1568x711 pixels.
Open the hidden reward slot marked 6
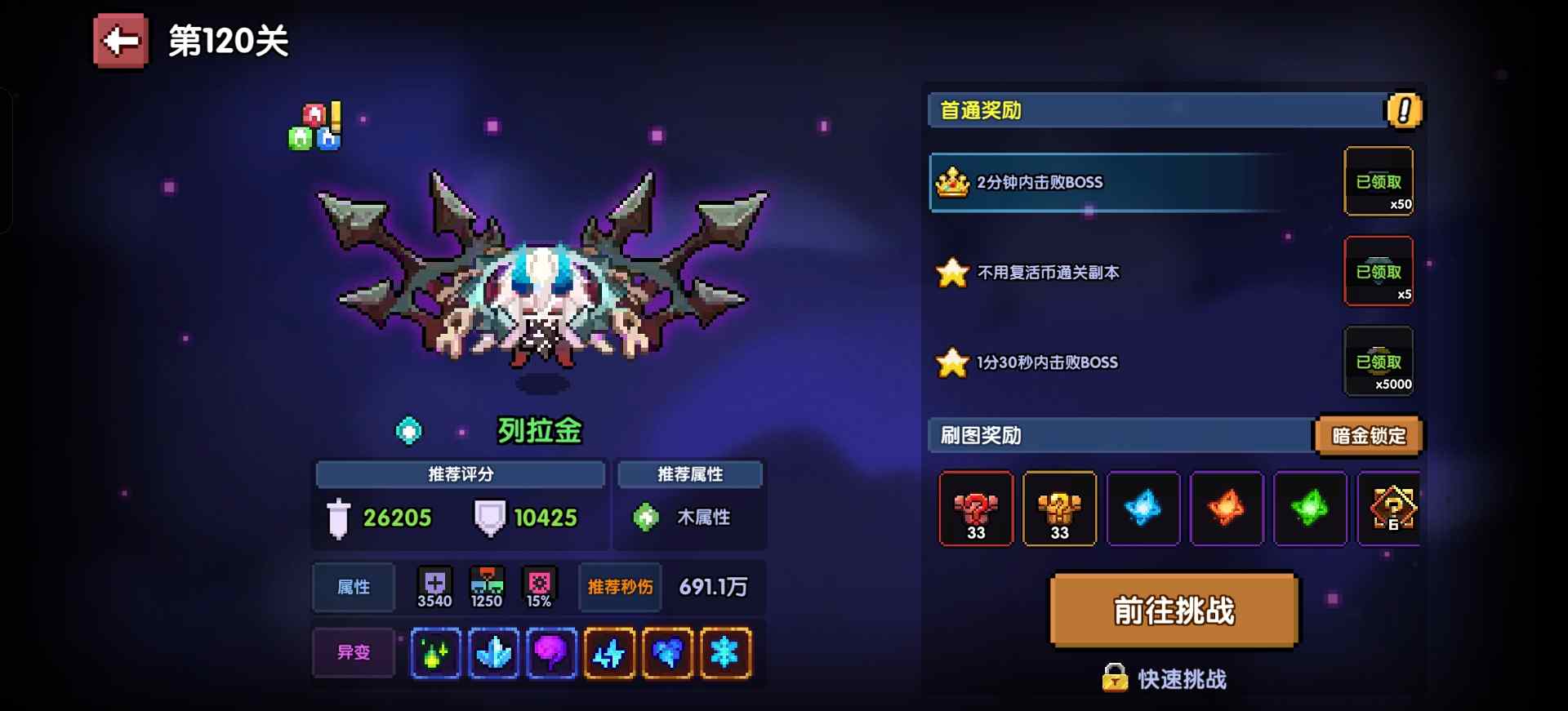(1391, 509)
